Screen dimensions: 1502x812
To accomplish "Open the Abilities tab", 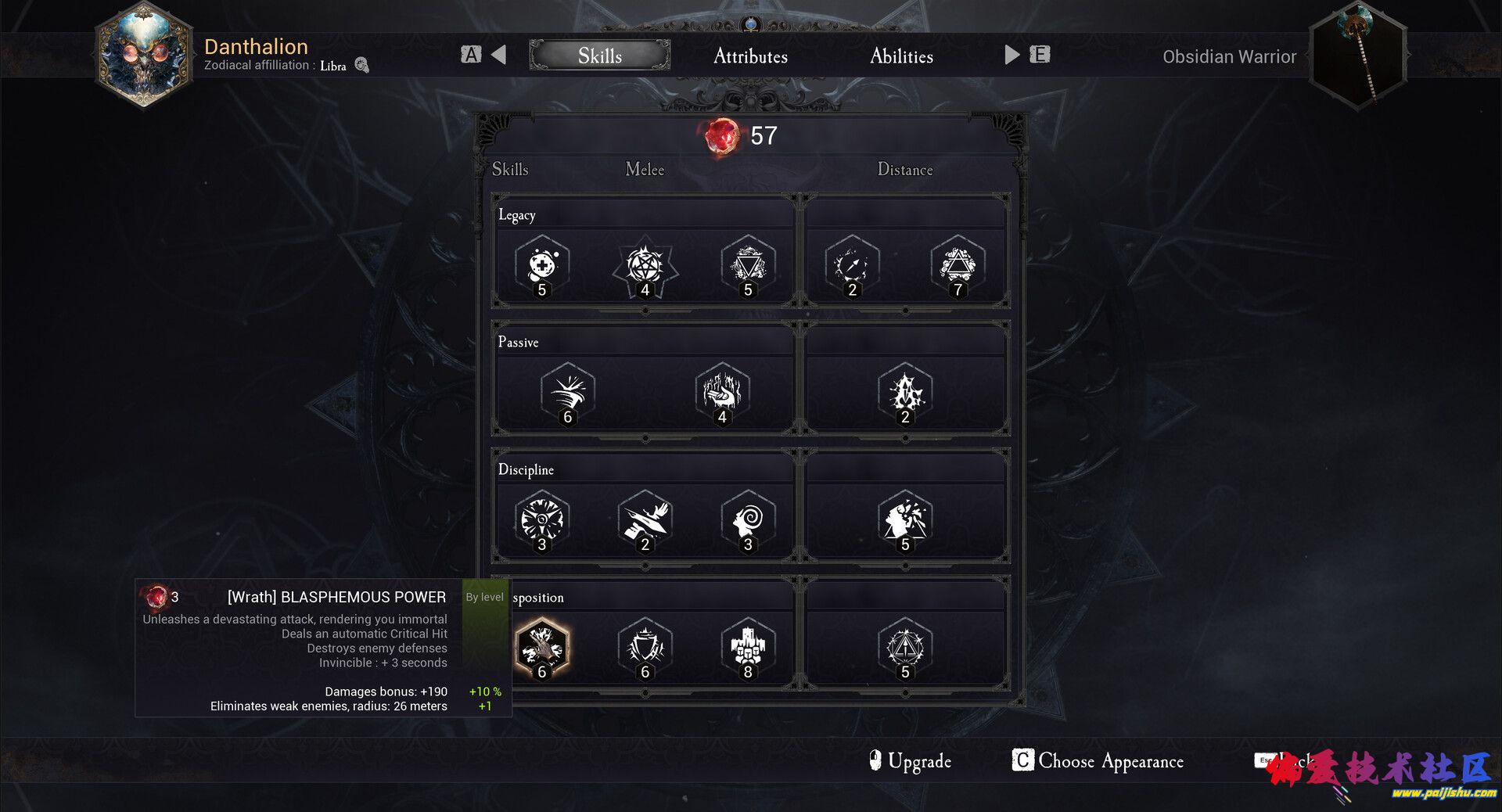I will coord(901,56).
